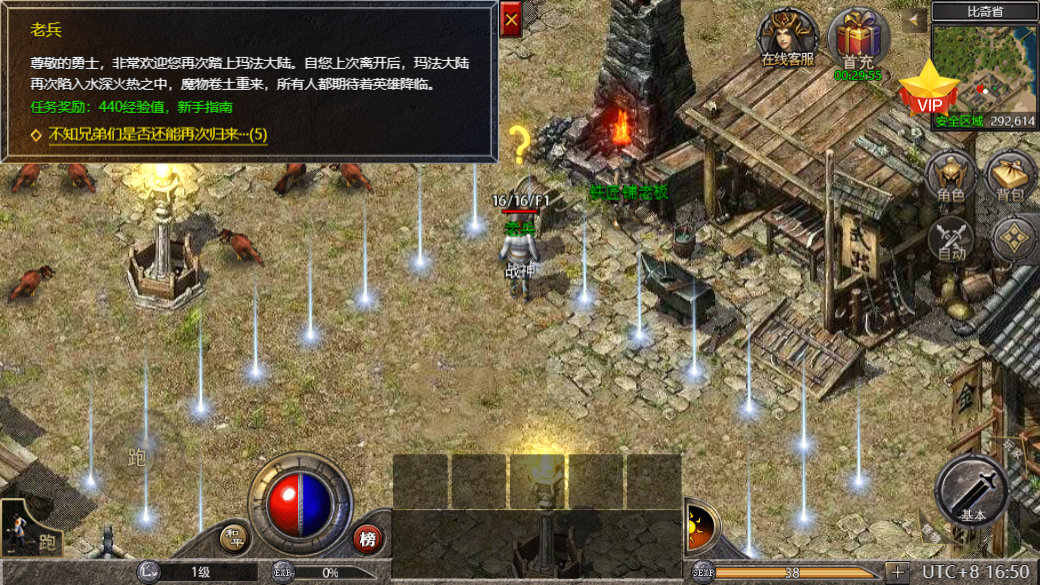Open the 榜 ranking list

pyautogui.click(x=367, y=539)
